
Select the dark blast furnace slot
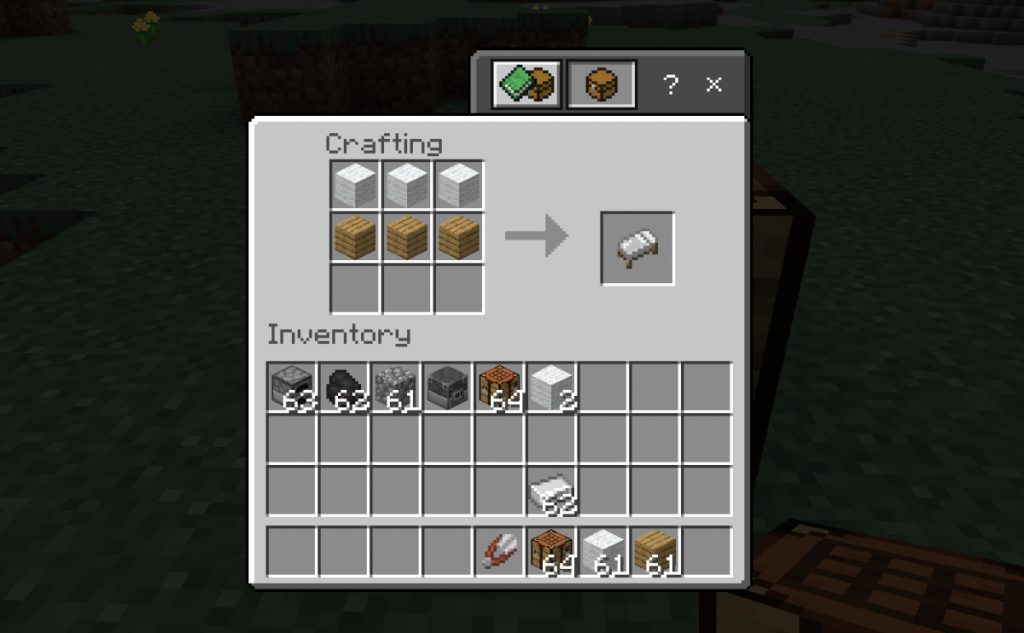pos(448,387)
